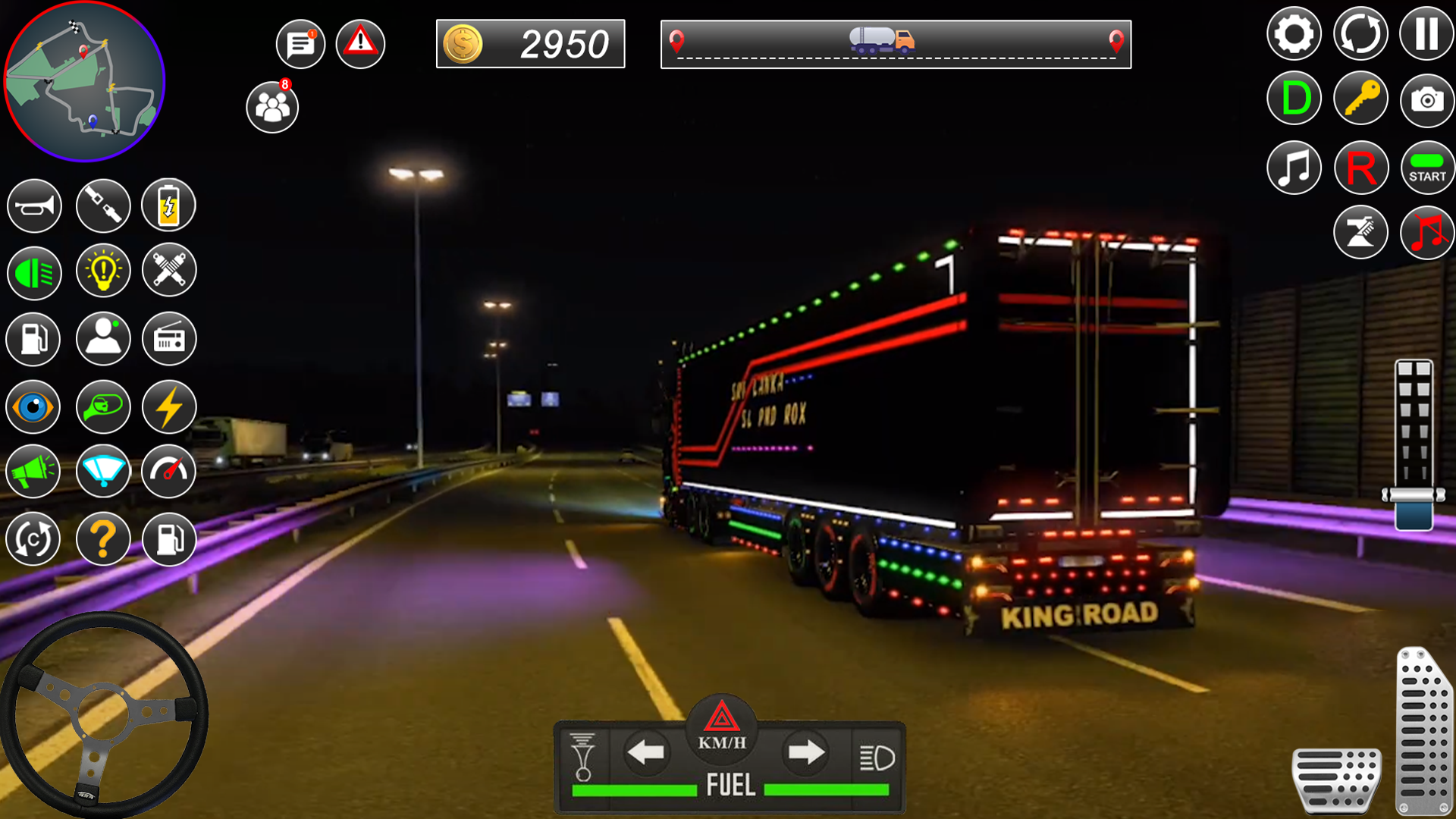Switch camera view with the camera icon
Image resolution: width=1456 pixels, height=819 pixels.
1426,98
